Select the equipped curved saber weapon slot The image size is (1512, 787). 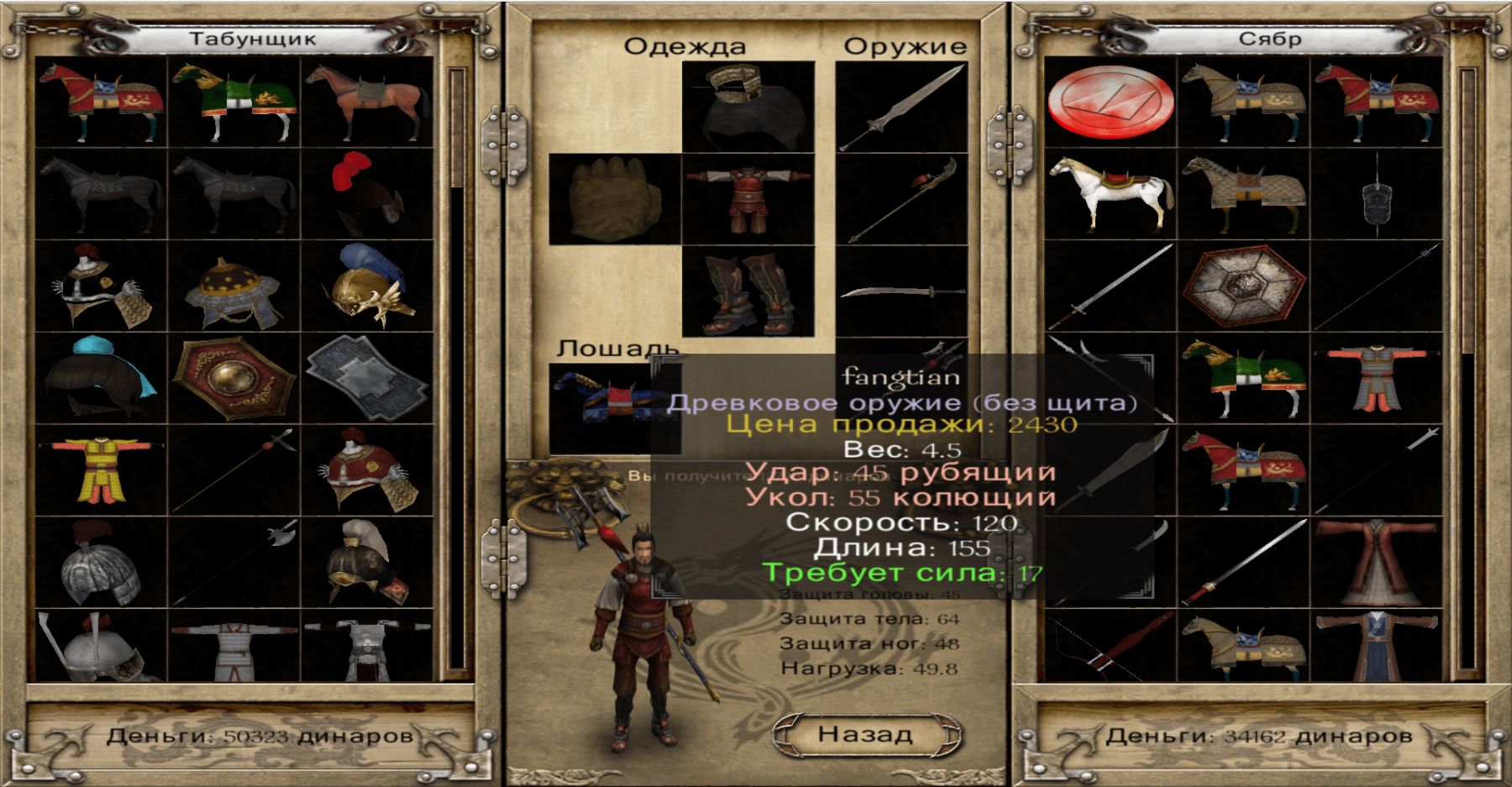902,291
